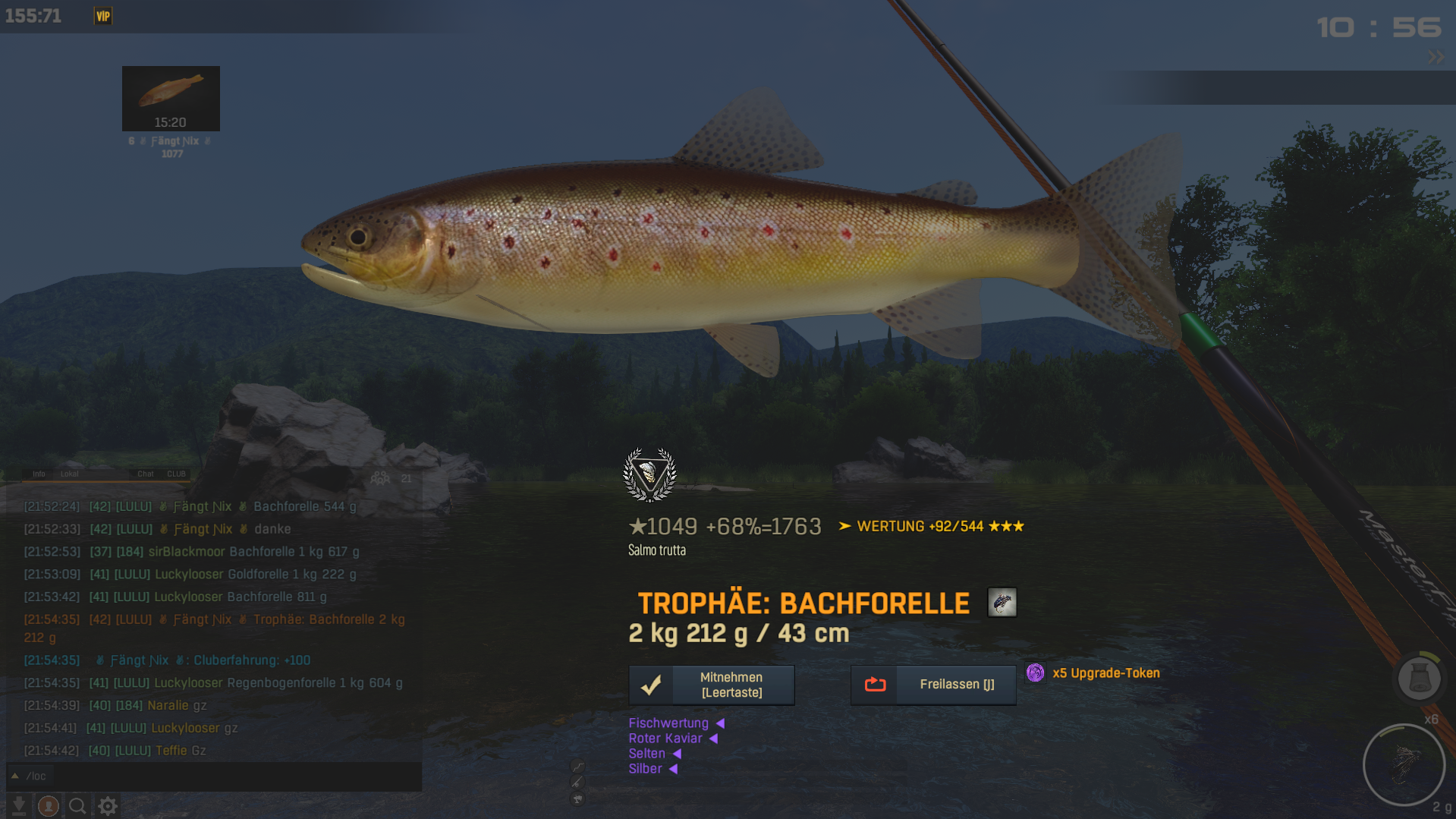Open the player profile icon below the chat
The width and height of the screenshot is (1456, 819).
tap(49, 805)
